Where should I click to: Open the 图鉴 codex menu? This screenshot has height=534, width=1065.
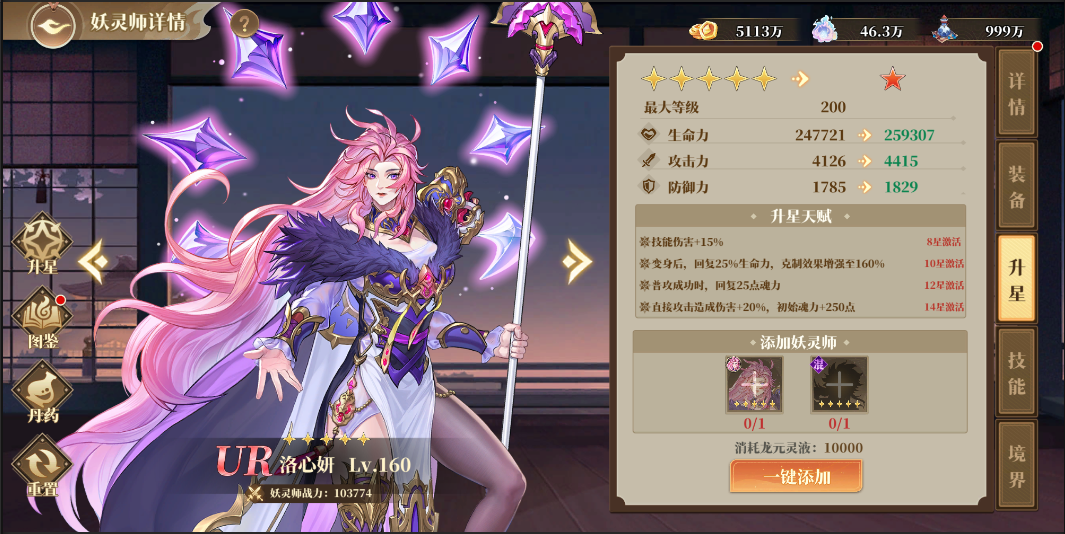(x=42, y=320)
